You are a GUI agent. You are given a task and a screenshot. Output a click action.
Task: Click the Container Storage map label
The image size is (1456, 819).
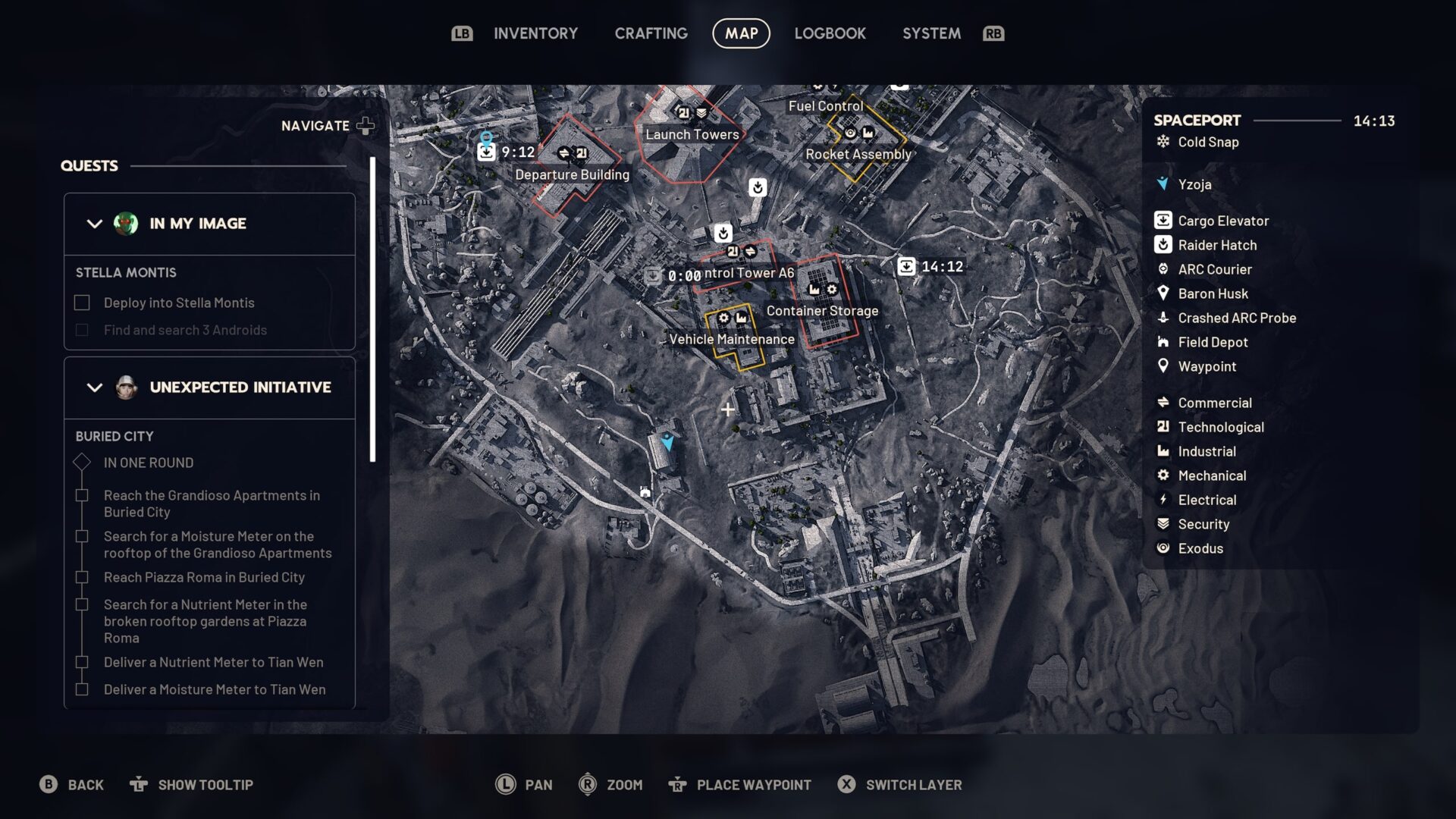pos(822,311)
